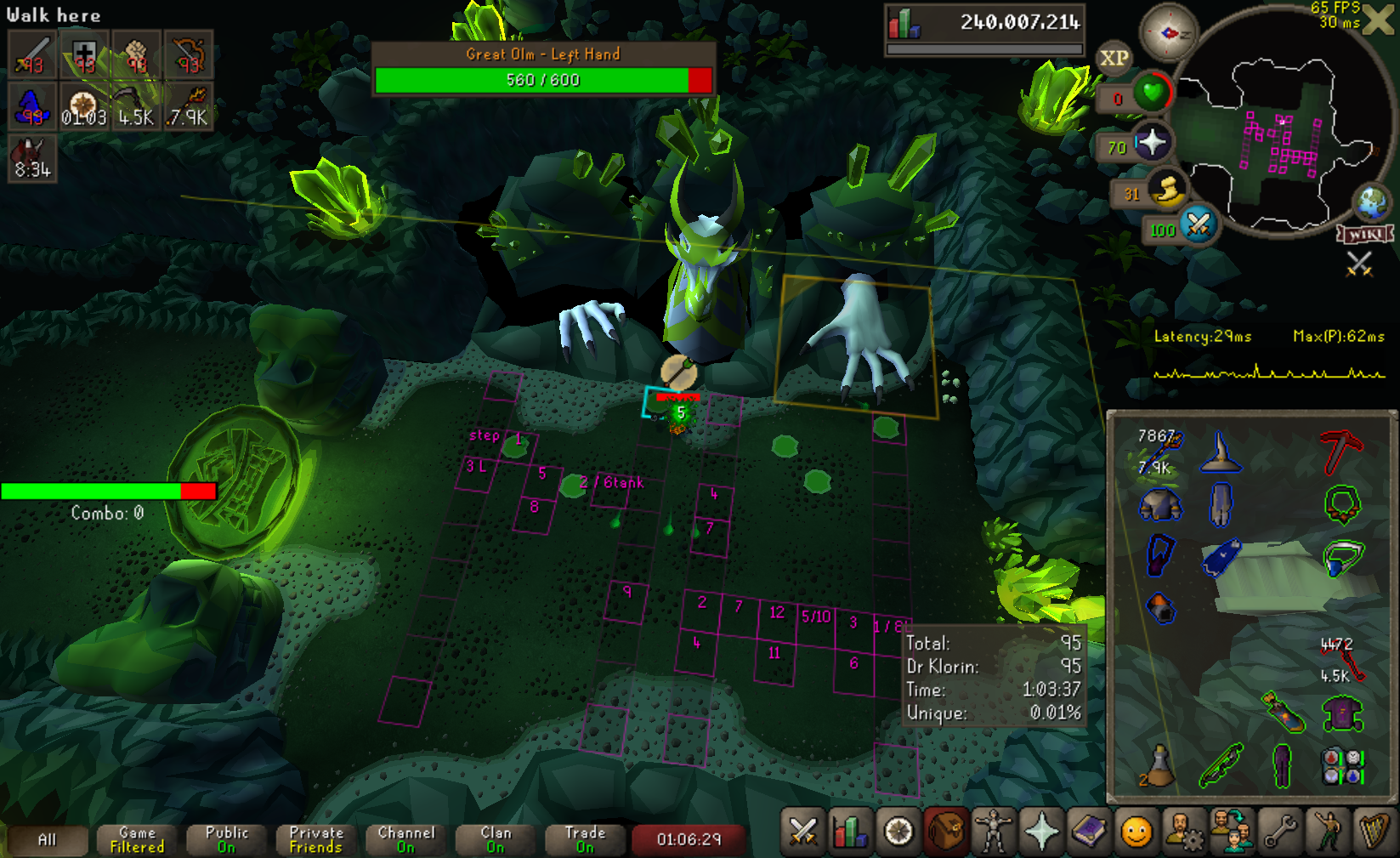Switch to the Prayer tab
Image resolution: width=1400 pixels, height=858 pixels.
coord(1040,832)
